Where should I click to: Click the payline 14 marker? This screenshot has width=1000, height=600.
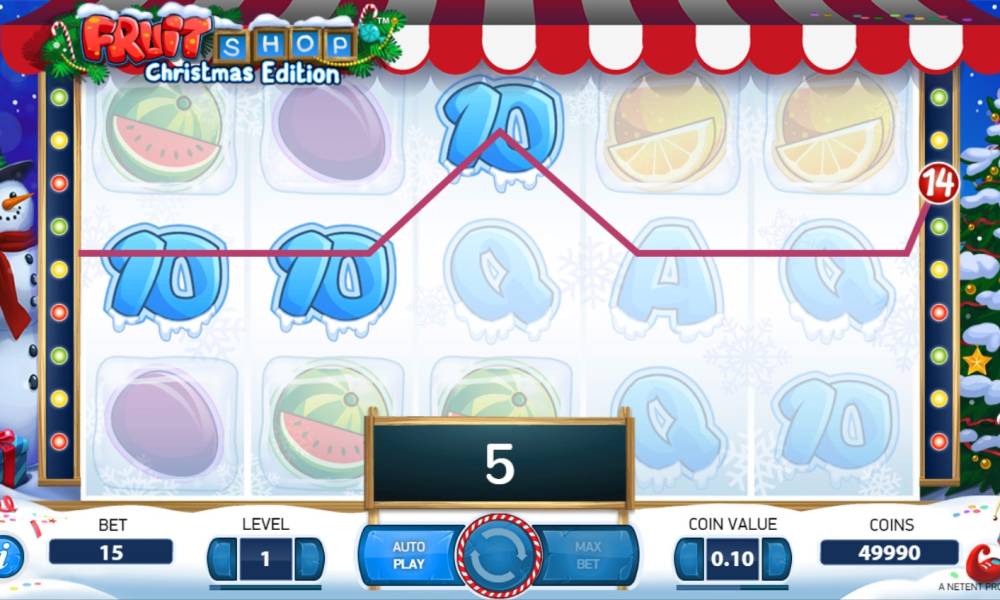938,183
